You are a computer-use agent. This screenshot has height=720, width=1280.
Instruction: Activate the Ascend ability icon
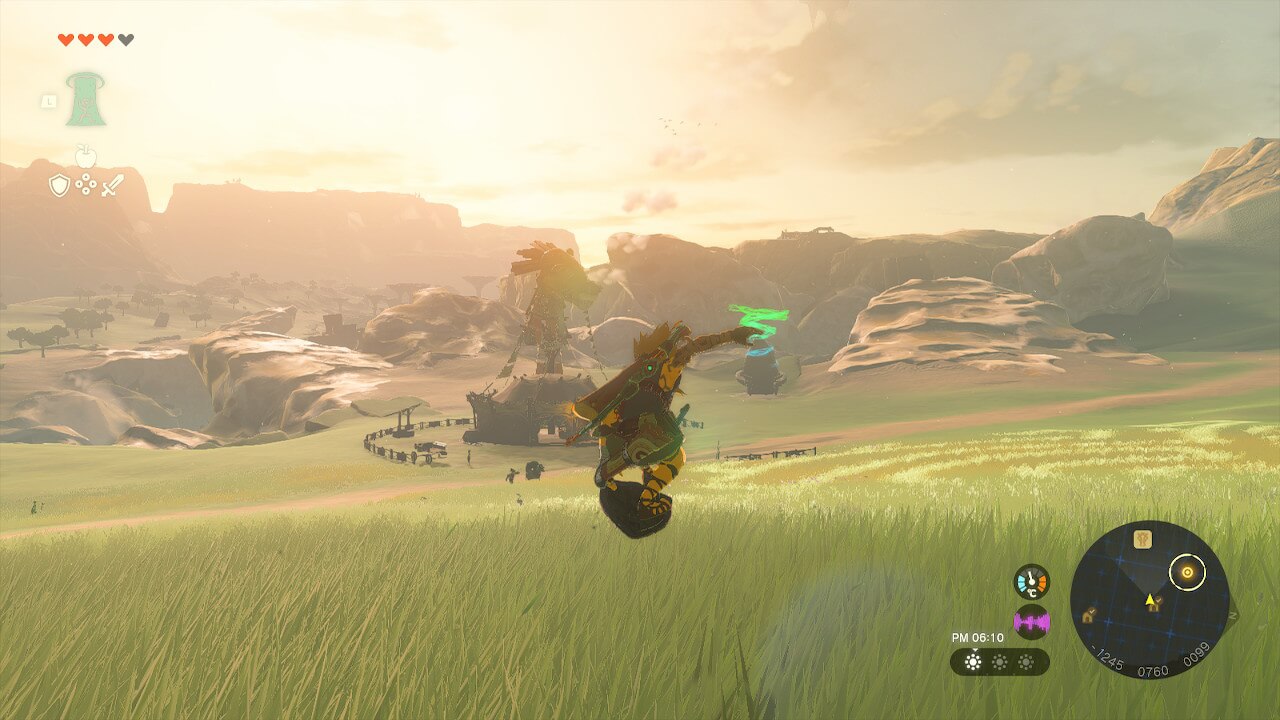click(86, 99)
